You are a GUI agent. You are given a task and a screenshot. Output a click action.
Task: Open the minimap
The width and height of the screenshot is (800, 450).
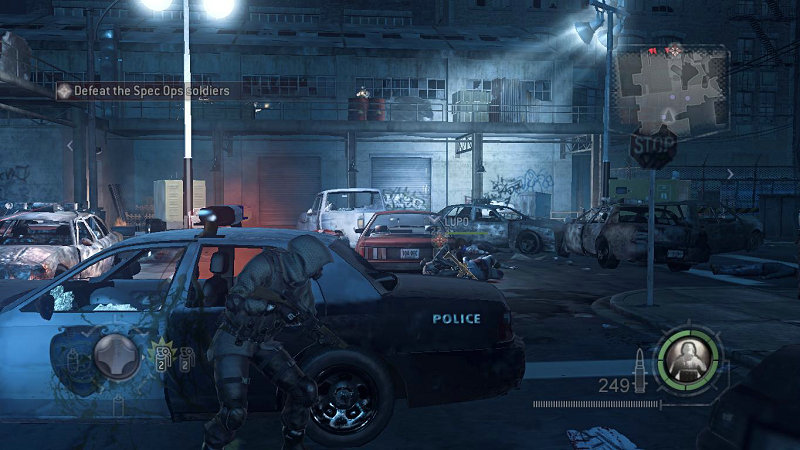tap(670, 90)
